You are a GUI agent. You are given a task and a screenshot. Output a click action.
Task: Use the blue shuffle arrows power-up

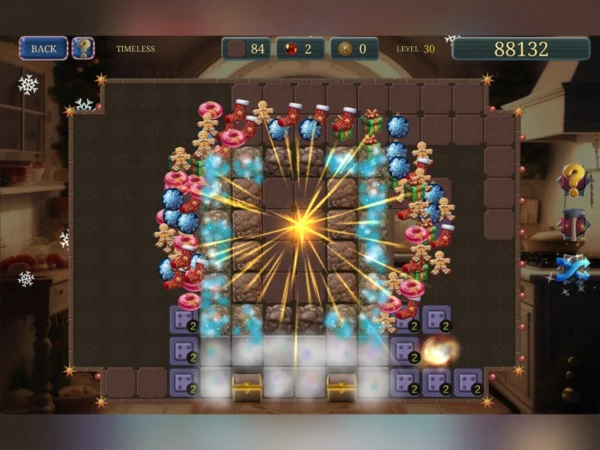[x=572, y=268]
